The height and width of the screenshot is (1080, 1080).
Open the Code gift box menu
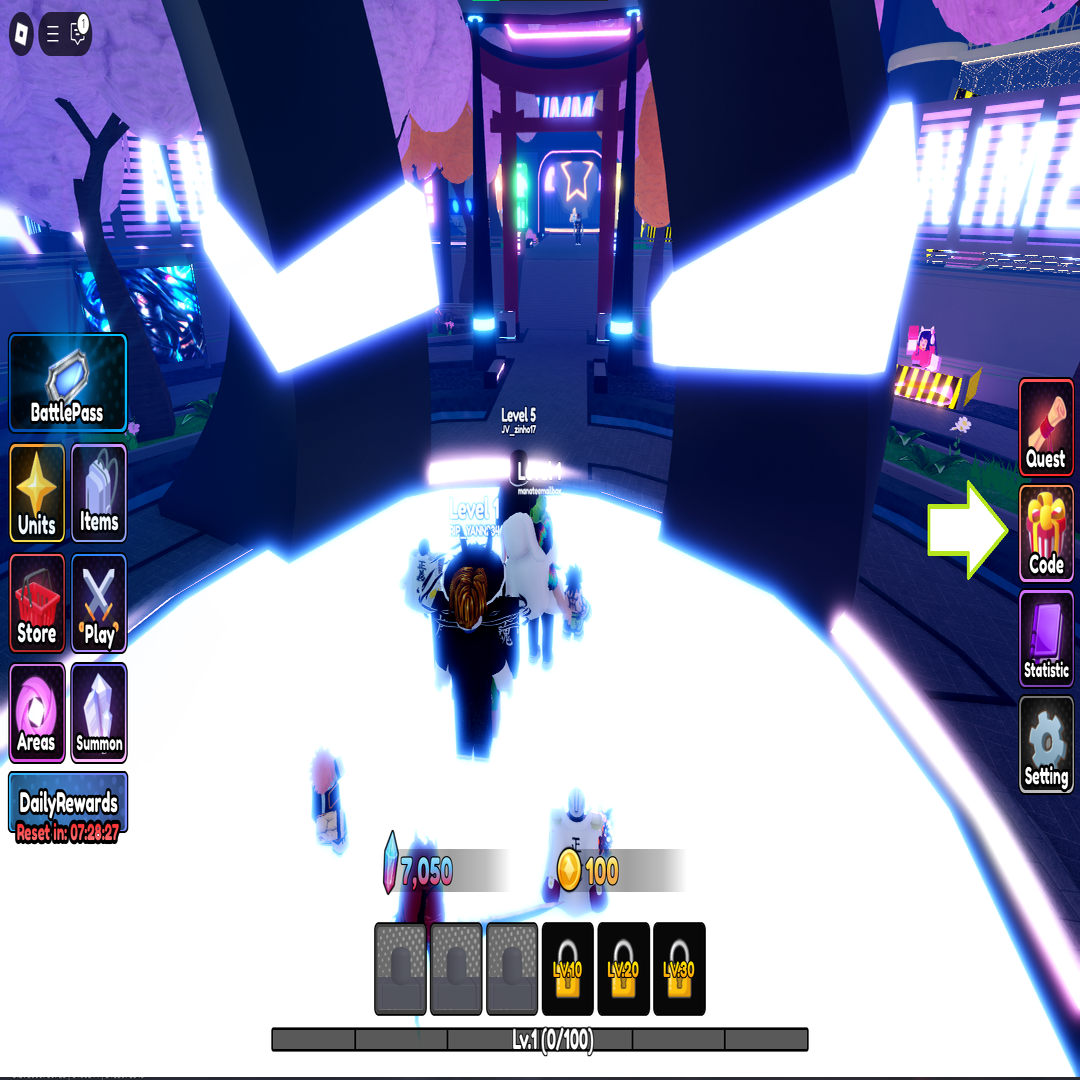1046,533
